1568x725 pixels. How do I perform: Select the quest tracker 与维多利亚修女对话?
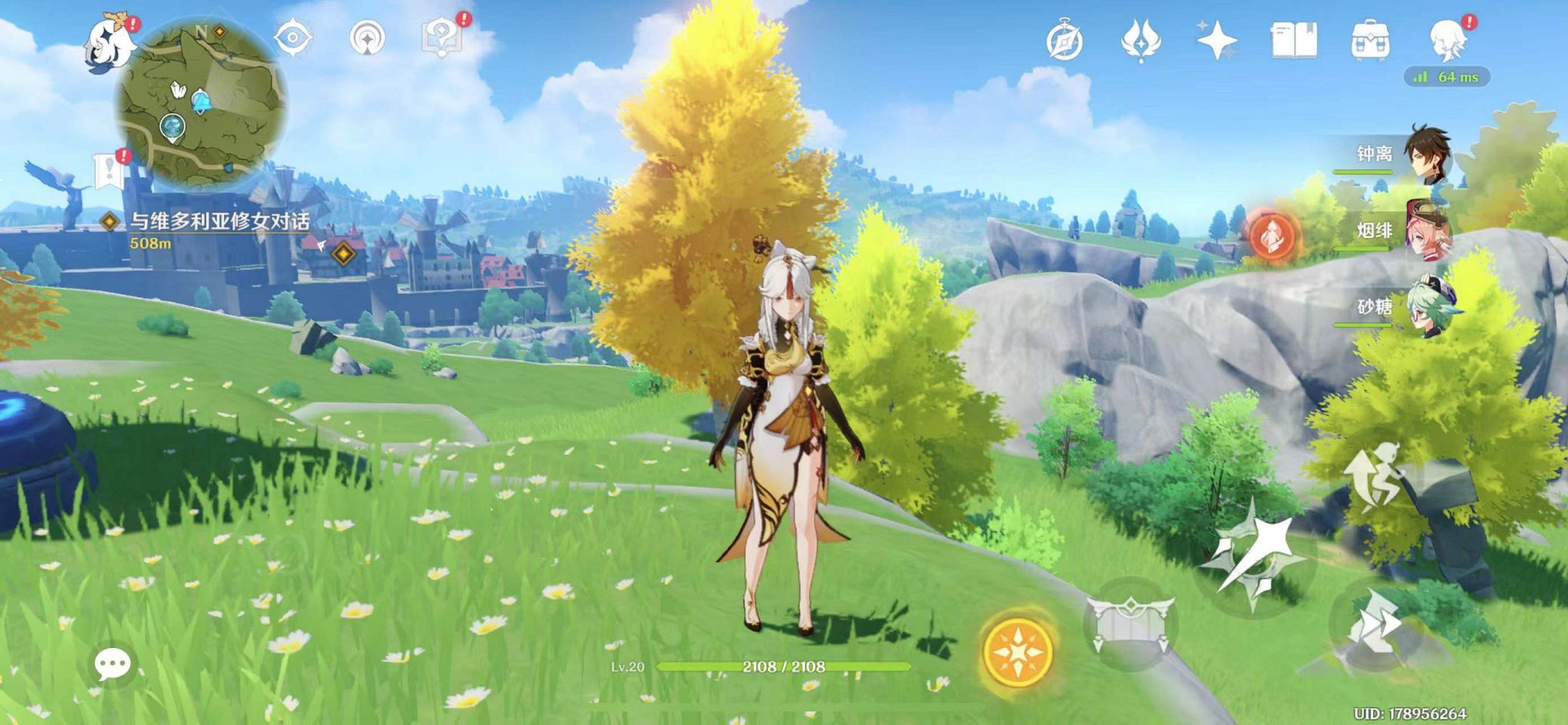(x=219, y=221)
